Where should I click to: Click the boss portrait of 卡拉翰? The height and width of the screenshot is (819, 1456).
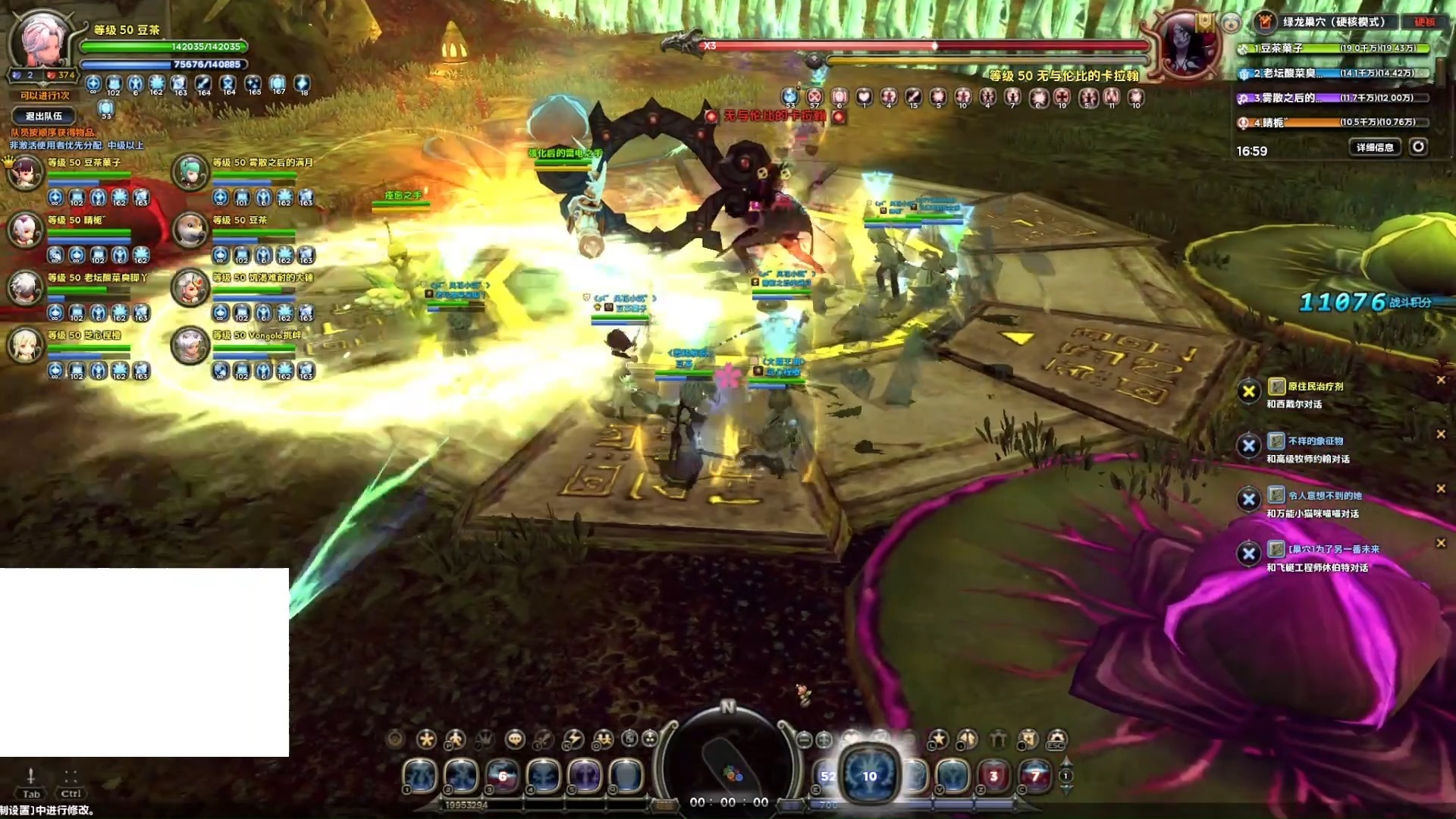point(1184,44)
